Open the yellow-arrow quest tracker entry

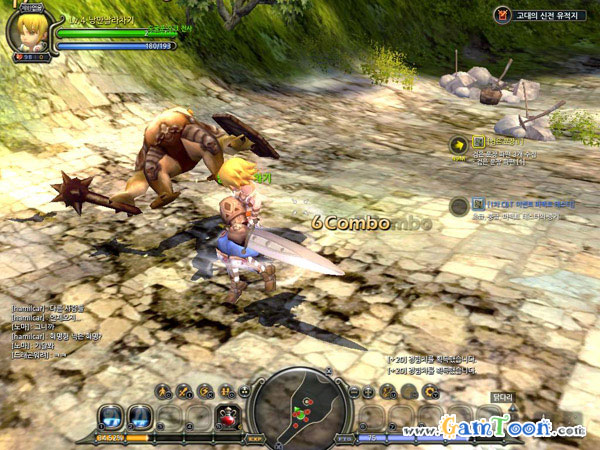pyautogui.click(x=459, y=145)
